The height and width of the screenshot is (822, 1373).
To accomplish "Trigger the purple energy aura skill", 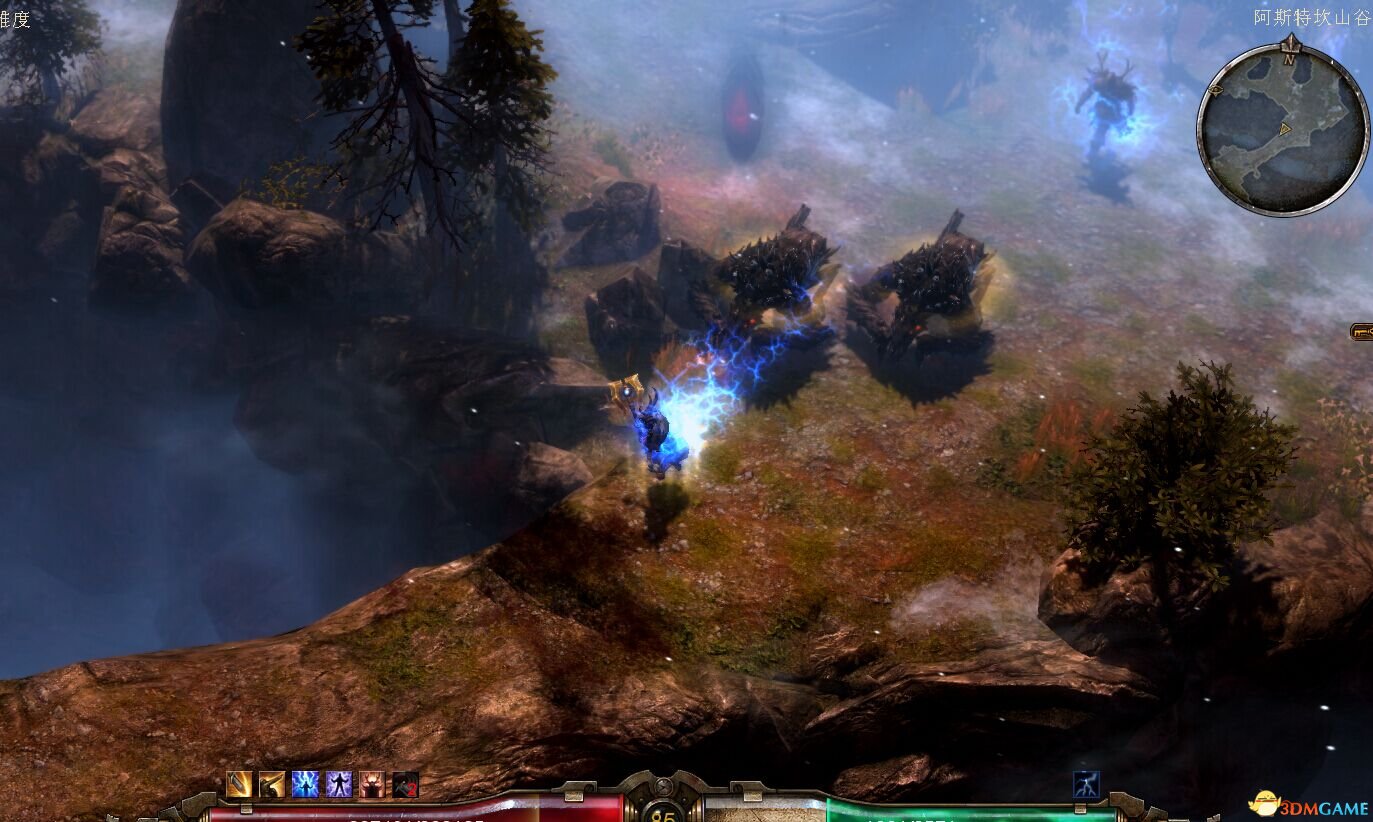I will tap(339, 785).
